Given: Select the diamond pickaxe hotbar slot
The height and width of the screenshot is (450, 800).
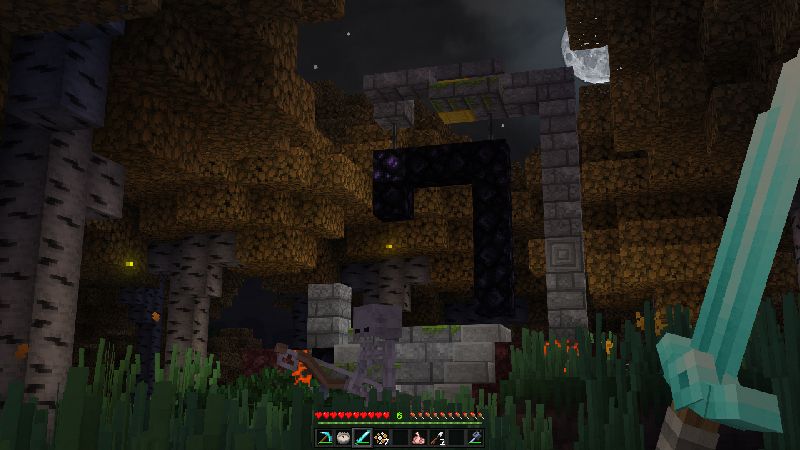Looking at the screenshot, I should click(325, 438).
